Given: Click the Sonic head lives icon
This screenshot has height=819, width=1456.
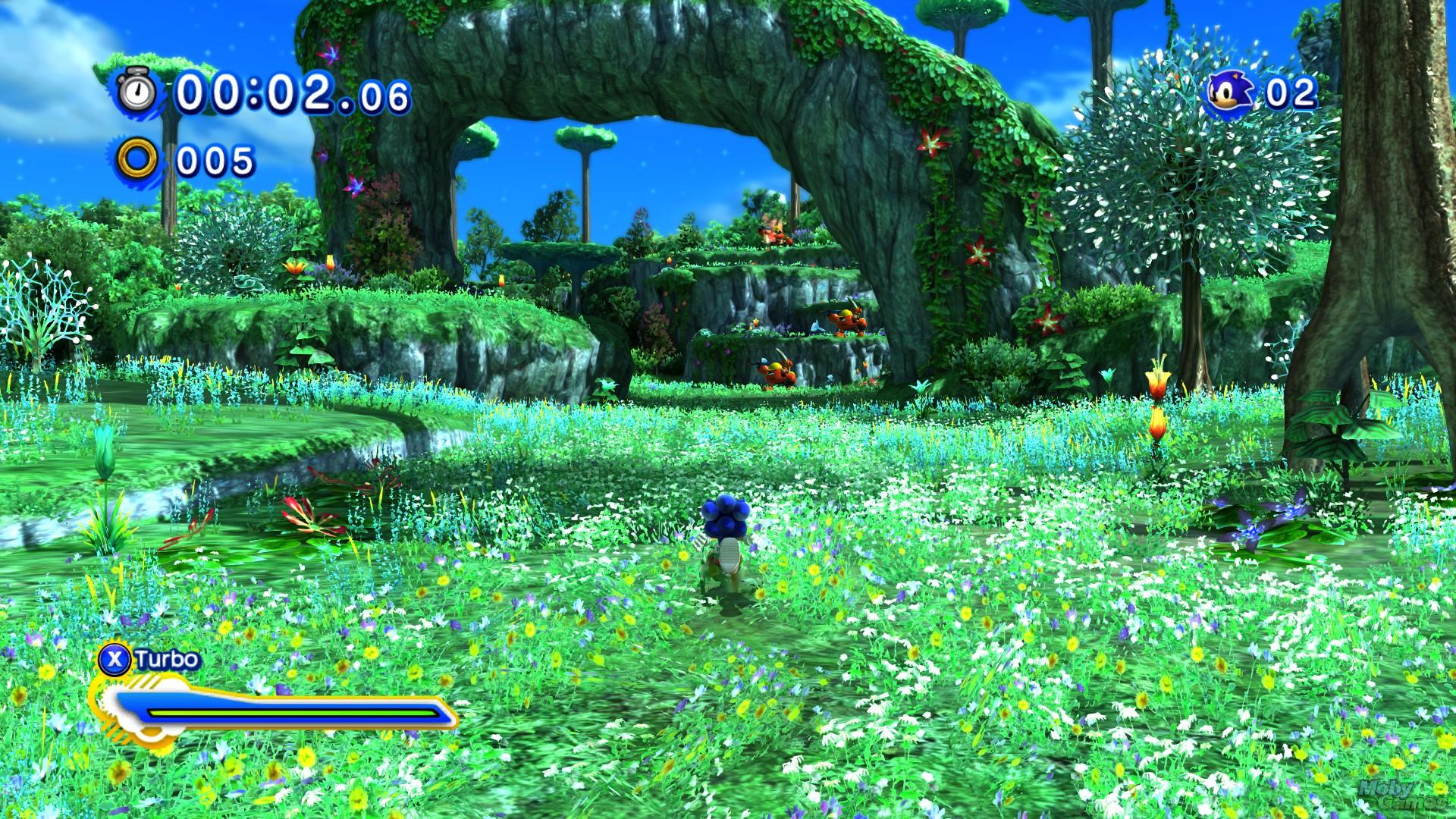Looking at the screenshot, I should (1229, 93).
